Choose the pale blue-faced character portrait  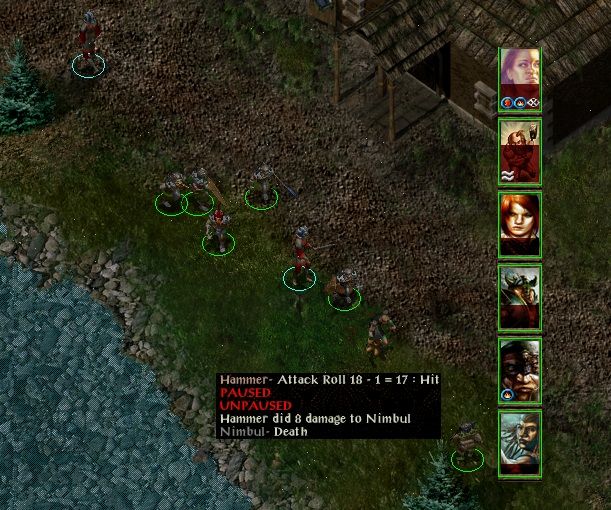(x=520, y=442)
